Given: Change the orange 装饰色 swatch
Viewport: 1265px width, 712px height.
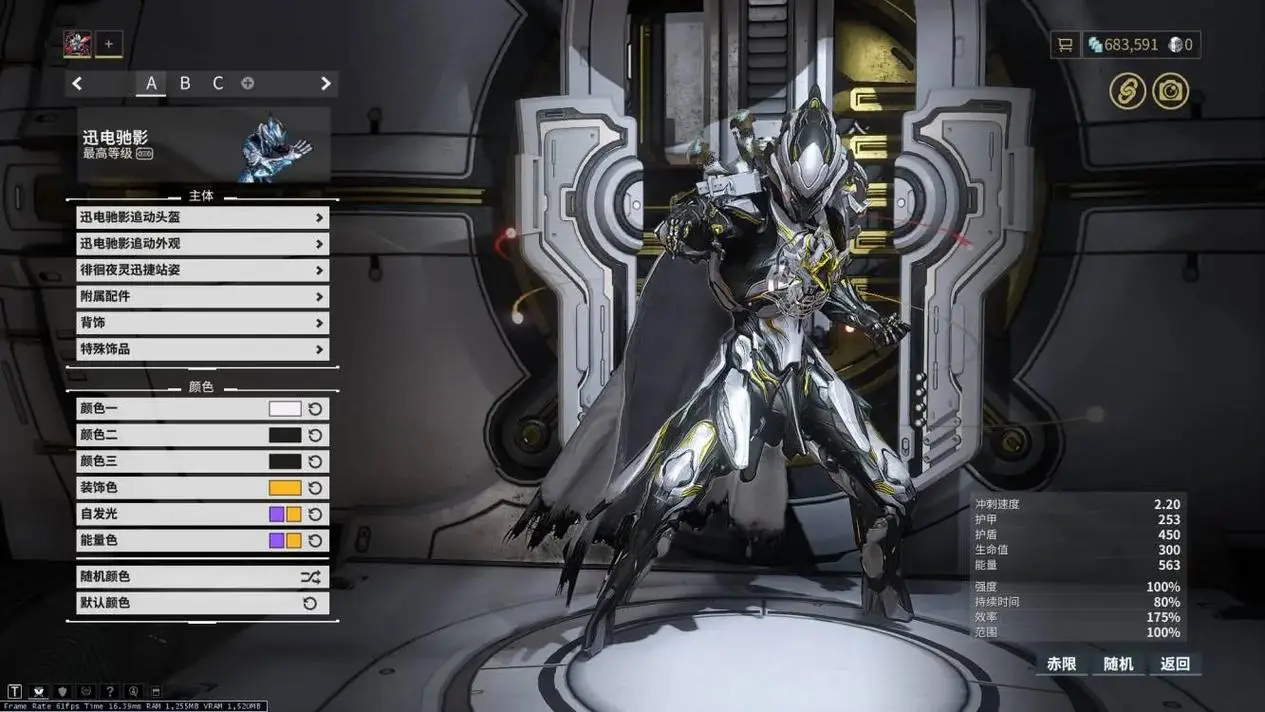Looking at the screenshot, I should (x=285, y=488).
